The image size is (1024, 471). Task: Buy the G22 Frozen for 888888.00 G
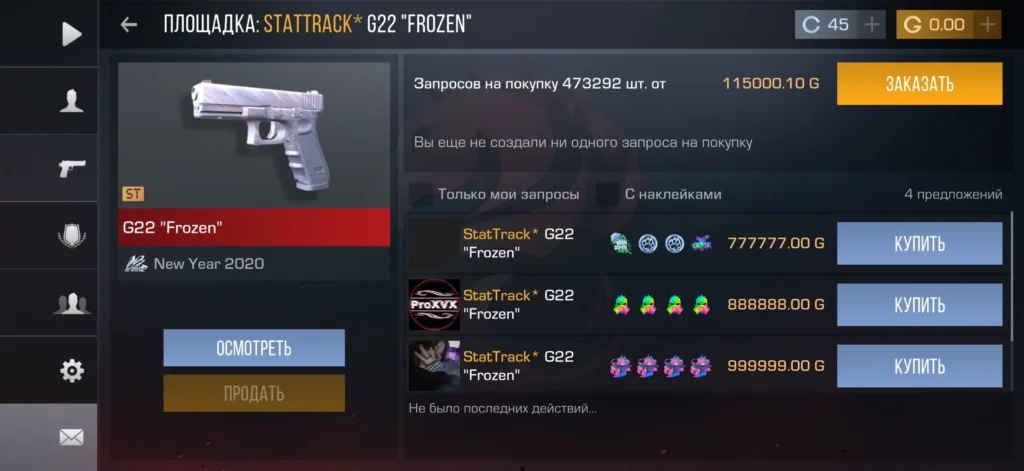[x=919, y=305]
